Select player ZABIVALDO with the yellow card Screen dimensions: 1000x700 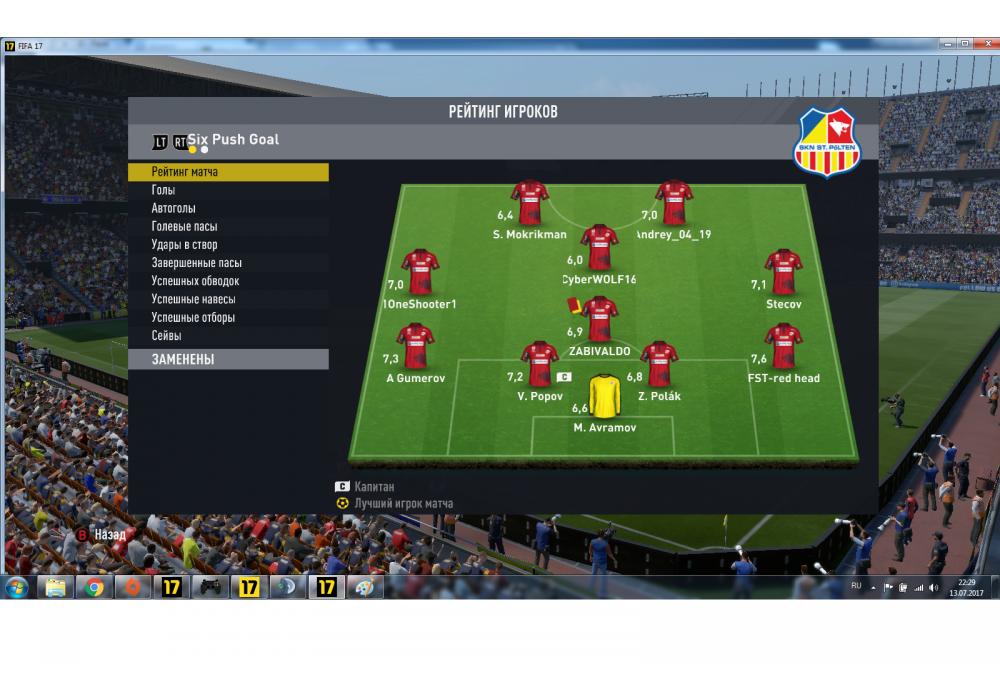[x=600, y=319]
